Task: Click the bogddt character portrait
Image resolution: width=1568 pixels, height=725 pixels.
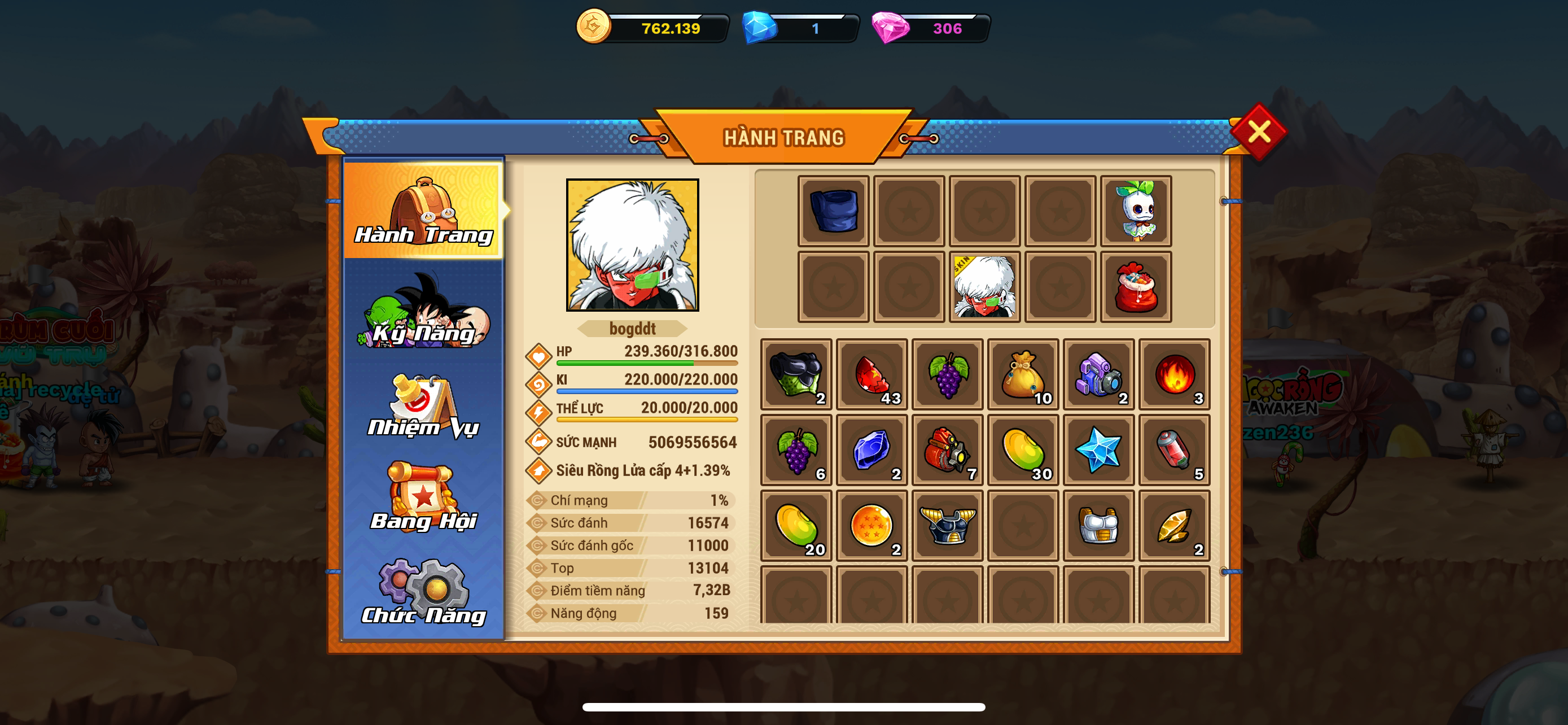Action: (x=632, y=244)
